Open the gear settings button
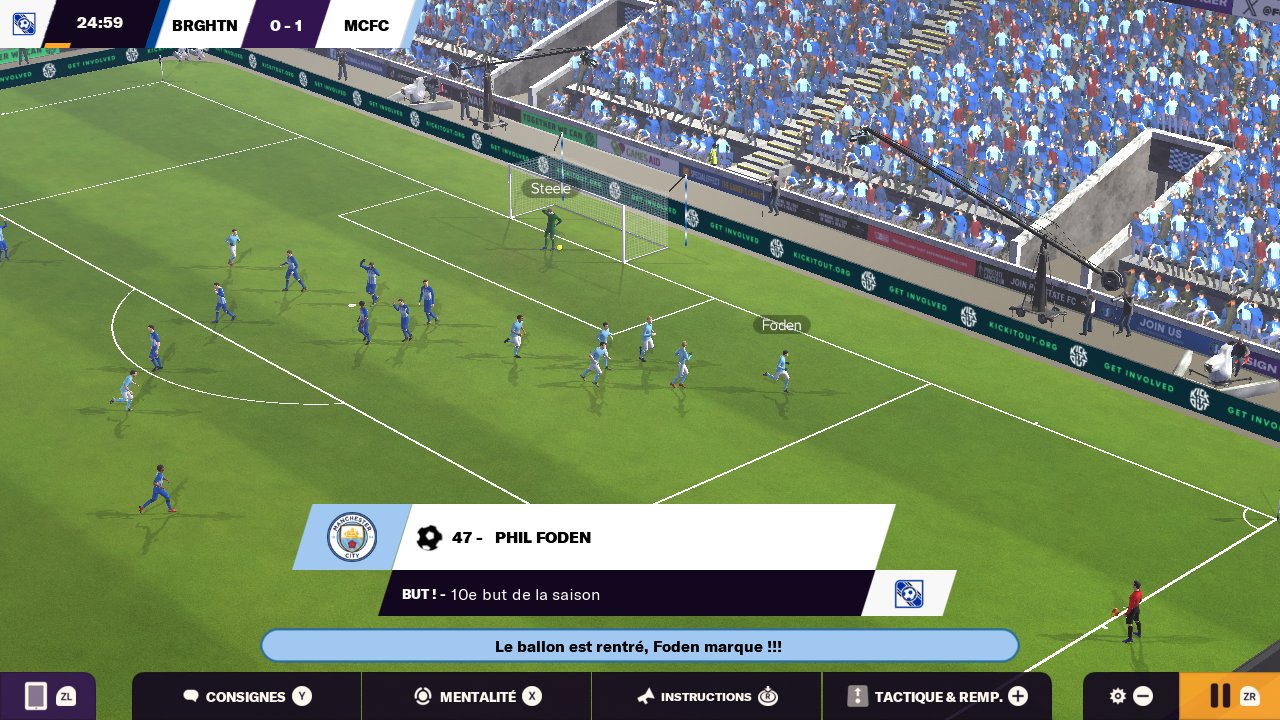The height and width of the screenshot is (720, 1280). [x=1130, y=696]
